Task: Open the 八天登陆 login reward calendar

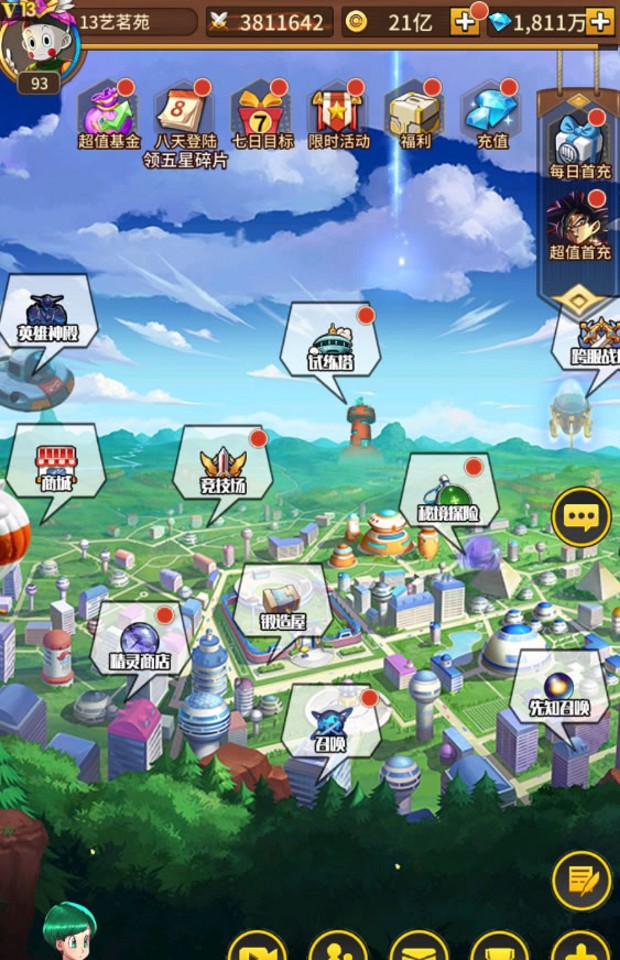Action: [184, 113]
